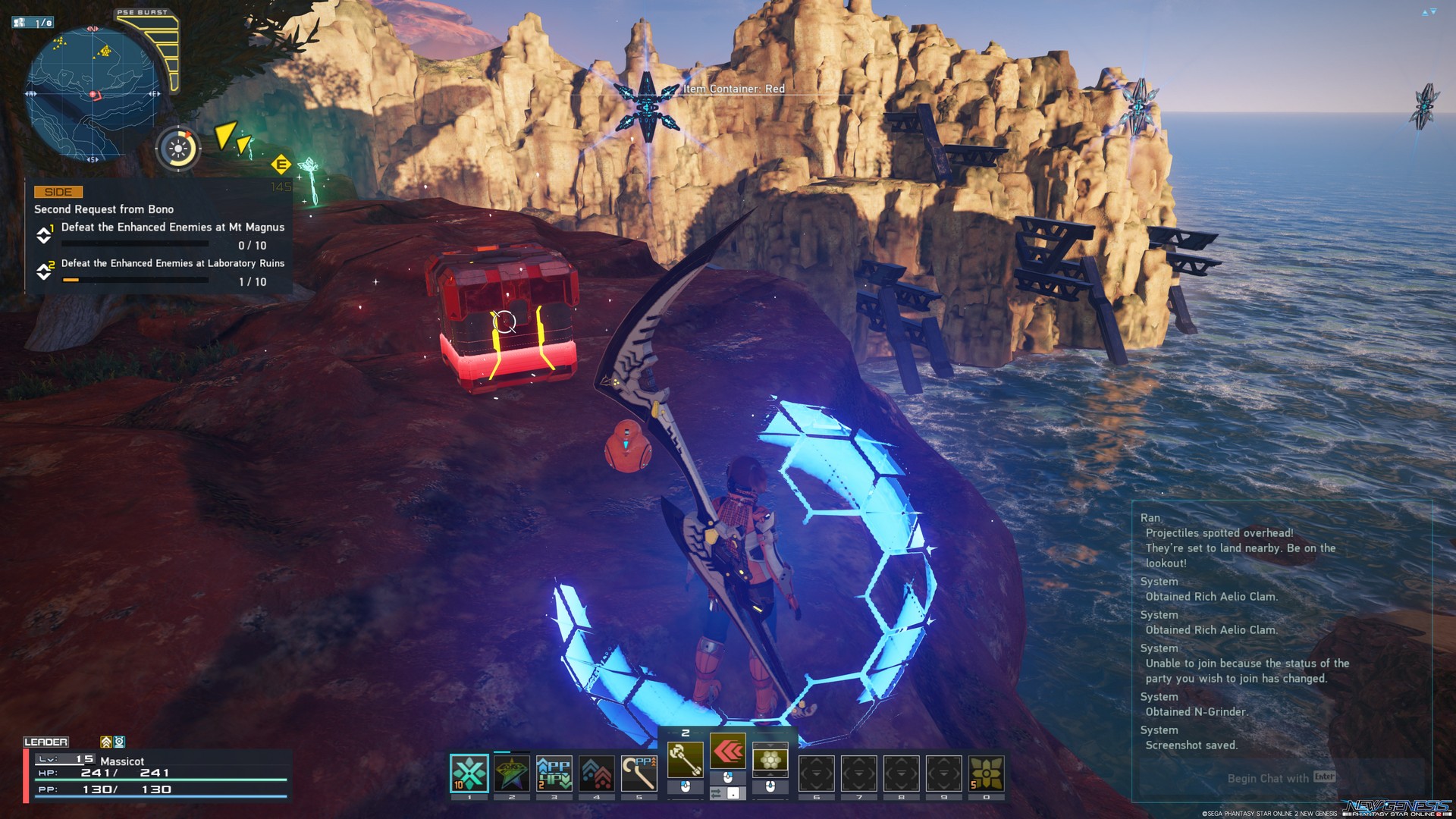
Task: Open the circular minimap
Action: 93,93
